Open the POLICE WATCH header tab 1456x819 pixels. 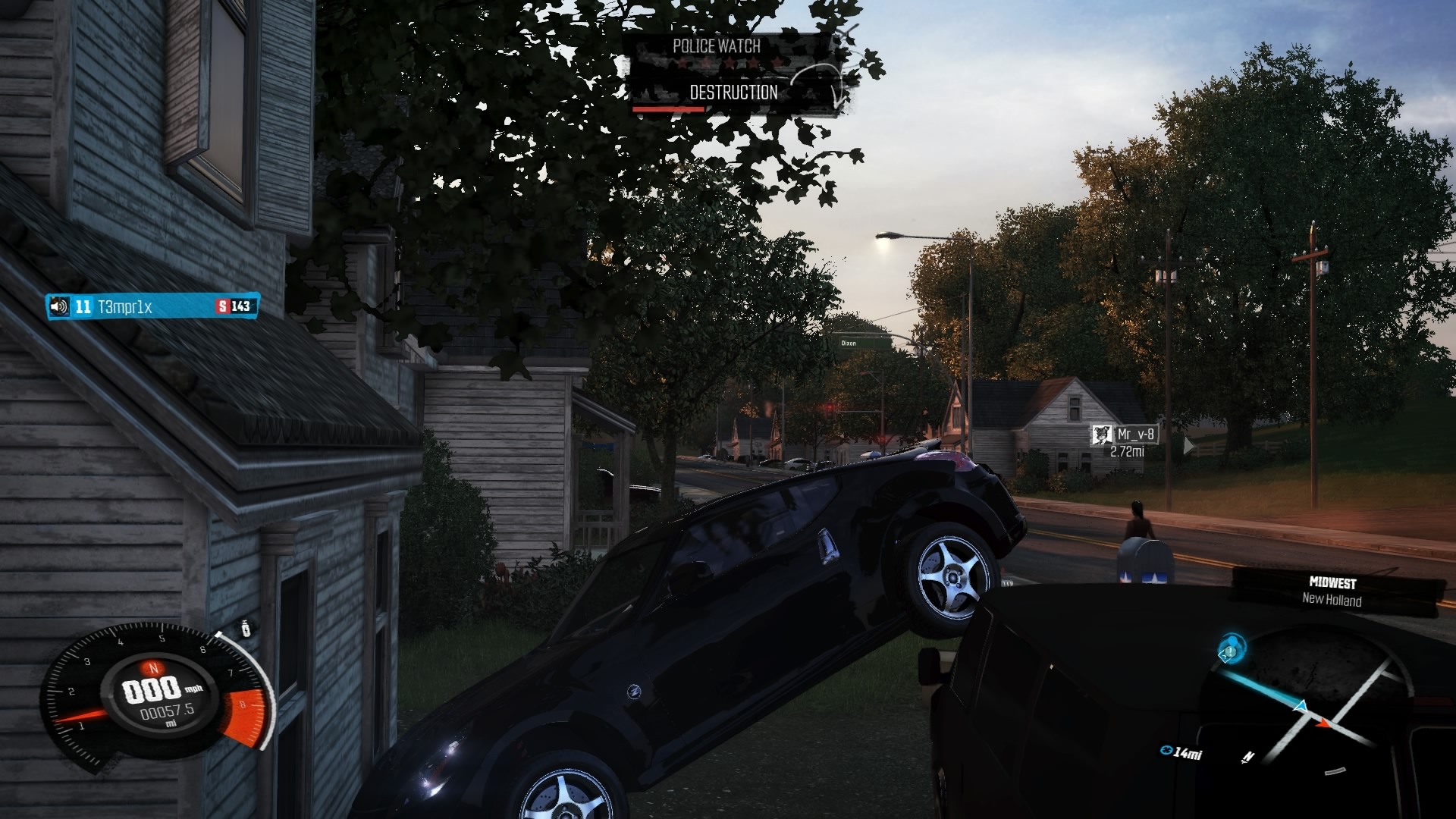point(715,45)
